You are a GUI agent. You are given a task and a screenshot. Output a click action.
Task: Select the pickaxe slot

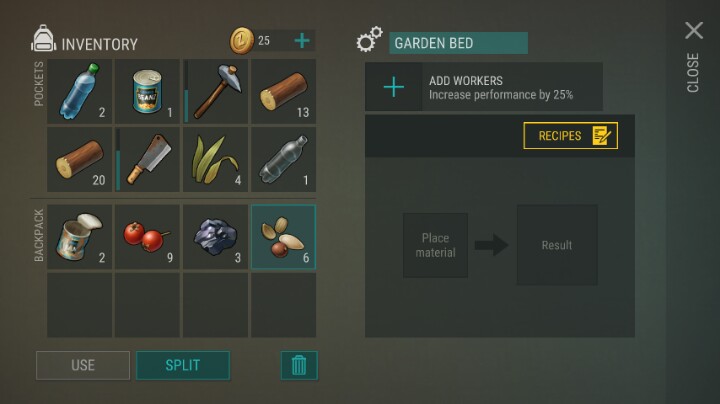pos(215,91)
